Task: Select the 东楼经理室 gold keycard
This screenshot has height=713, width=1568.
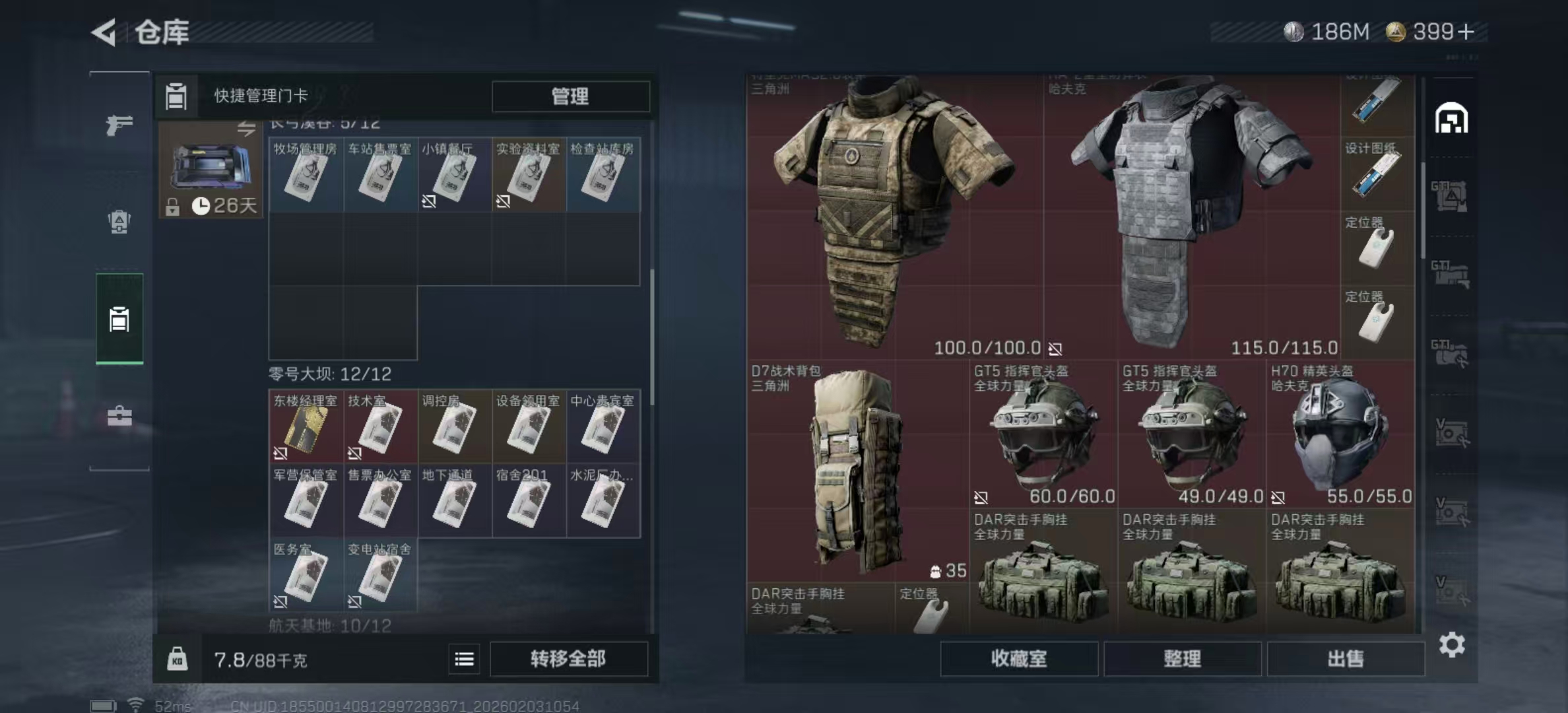Action: [306, 426]
